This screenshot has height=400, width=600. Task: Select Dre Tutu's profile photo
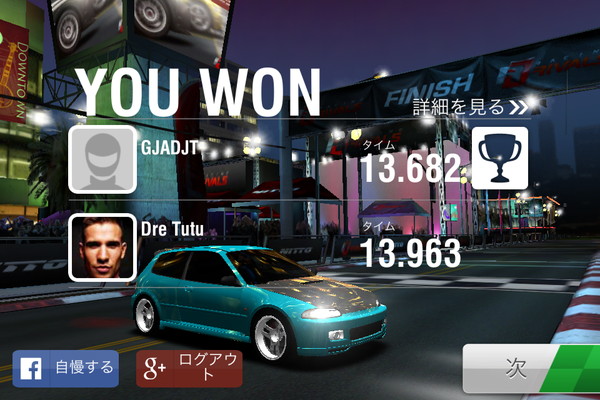click(x=102, y=247)
